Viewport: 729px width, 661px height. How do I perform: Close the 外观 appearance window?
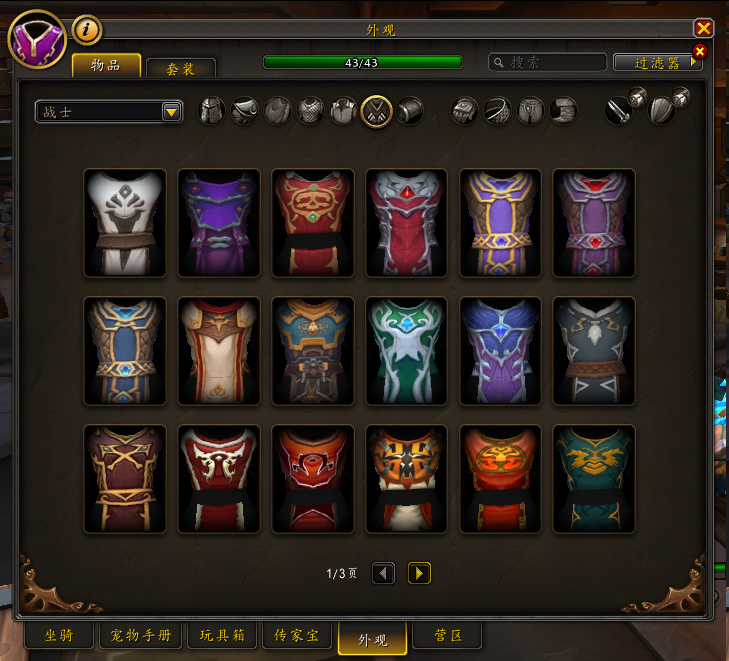pyautogui.click(x=704, y=29)
